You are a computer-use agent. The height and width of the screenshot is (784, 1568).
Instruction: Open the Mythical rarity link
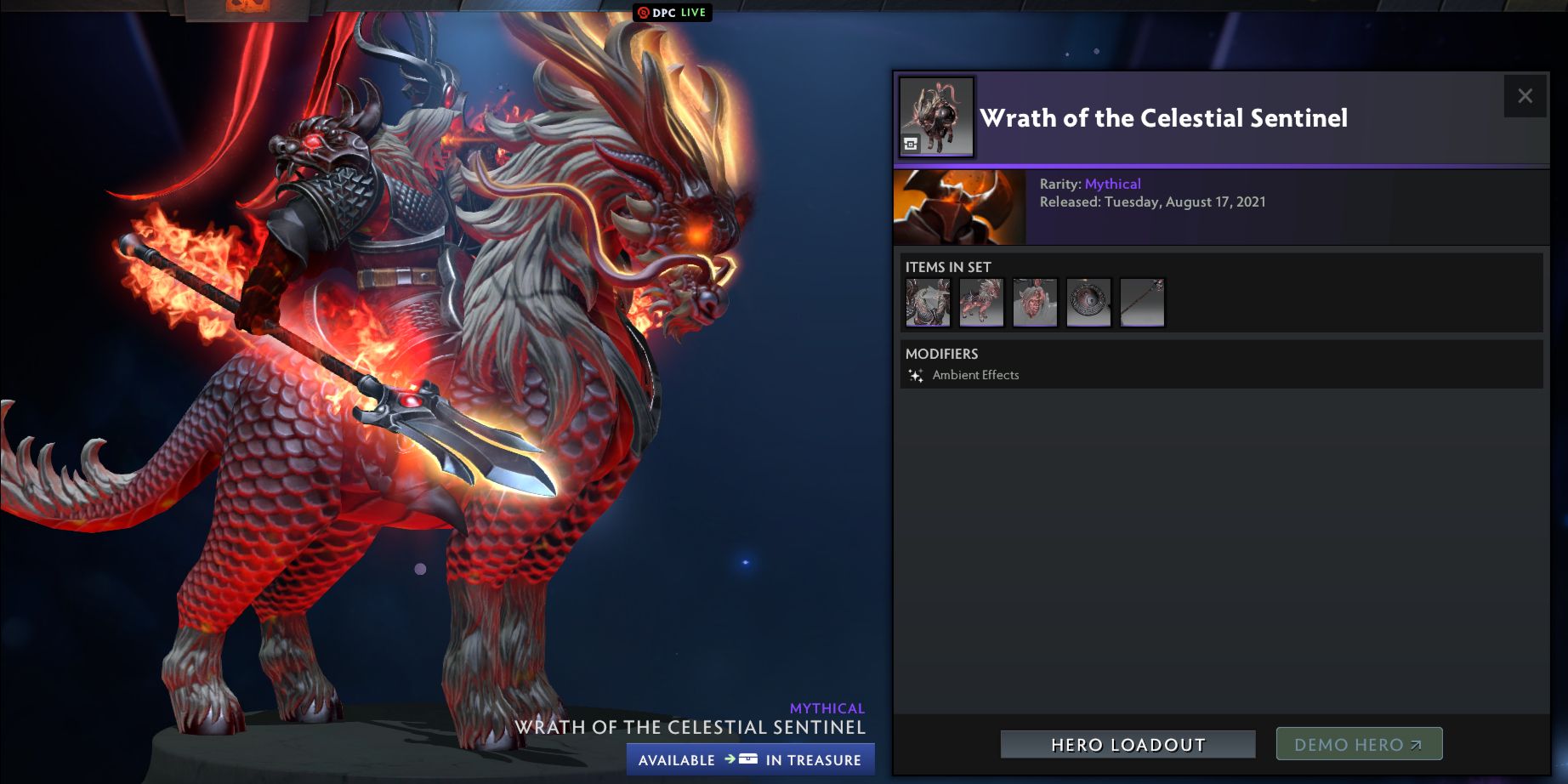(x=1115, y=184)
